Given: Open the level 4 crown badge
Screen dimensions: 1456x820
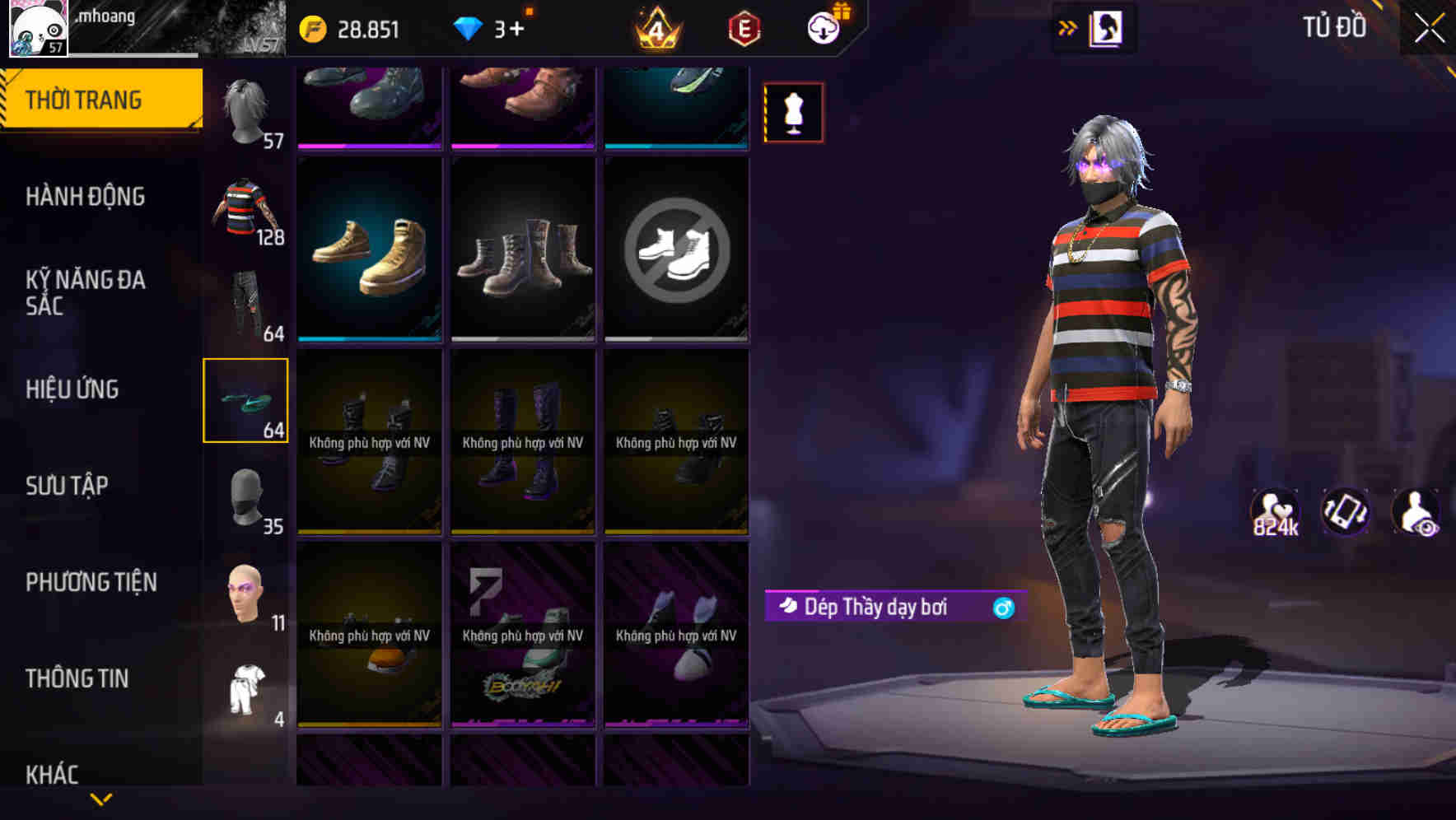Looking at the screenshot, I should click(x=655, y=28).
